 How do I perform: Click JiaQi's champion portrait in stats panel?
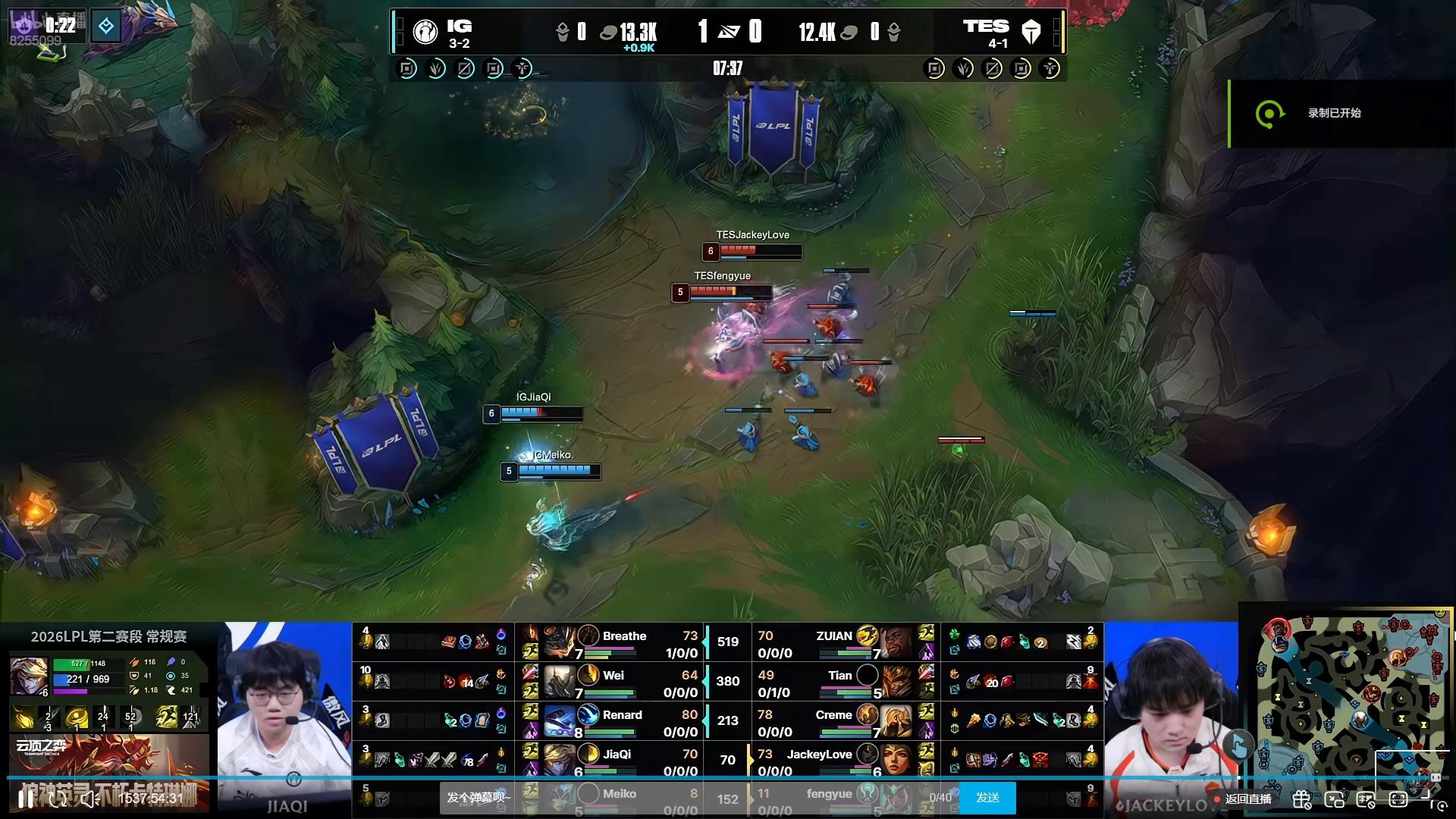tap(29, 675)
